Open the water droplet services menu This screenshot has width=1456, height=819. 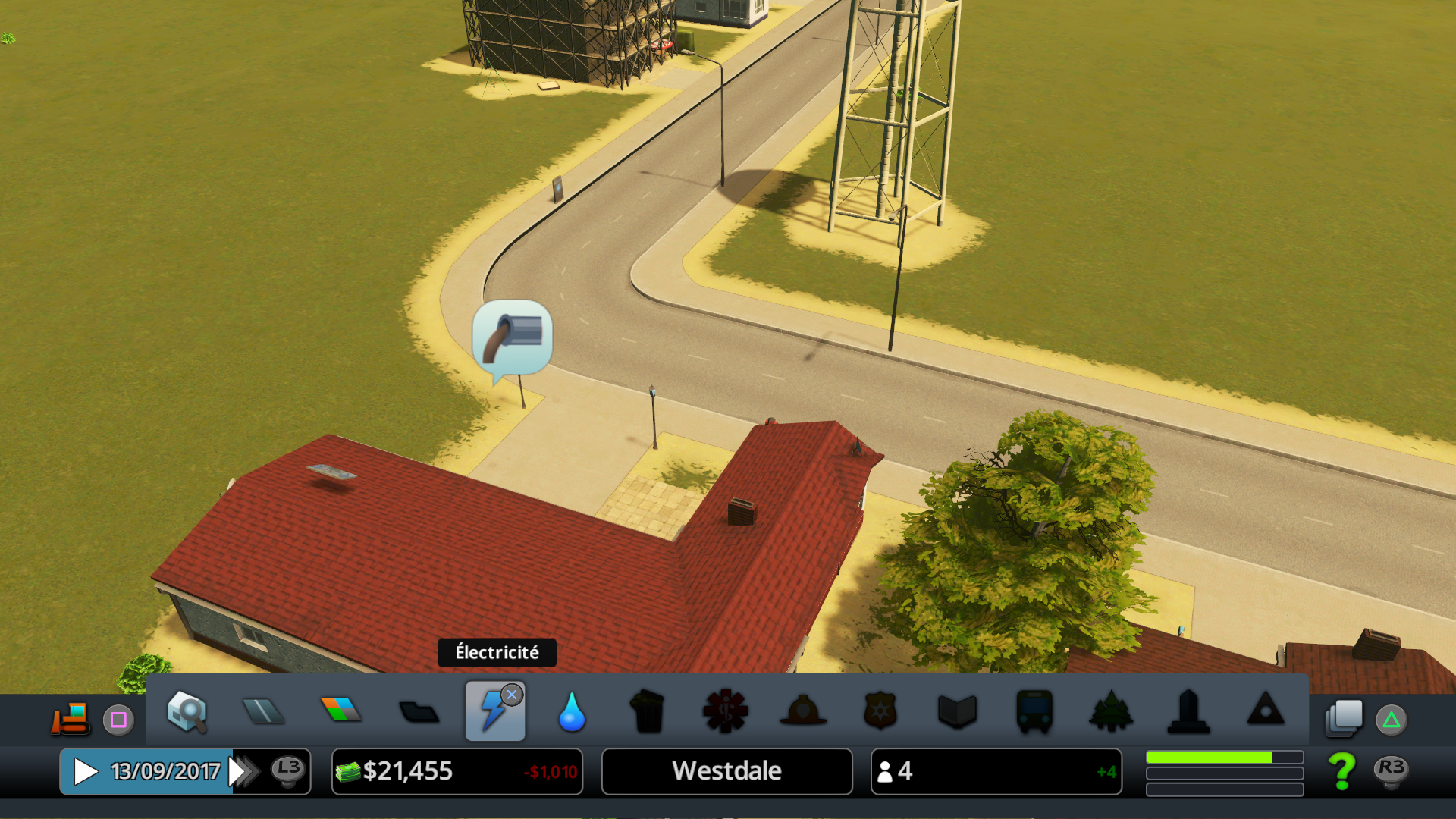572,713
